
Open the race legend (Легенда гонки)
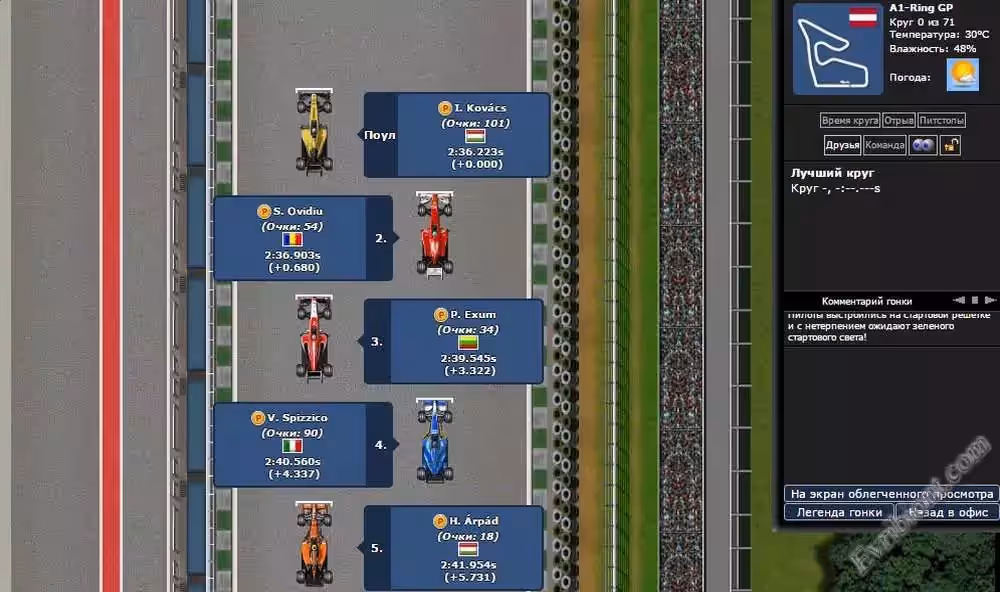(x=839, y=512)
